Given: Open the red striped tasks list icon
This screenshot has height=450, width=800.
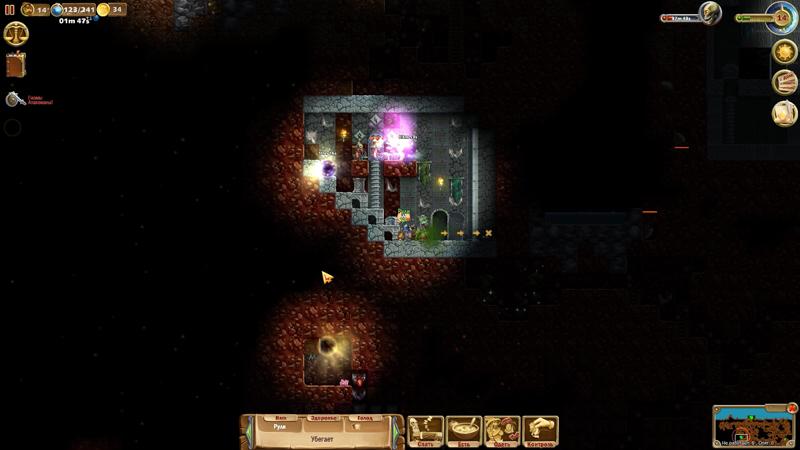Looking at the screenshot, I should pyautogui.click(x=785, y=82).
